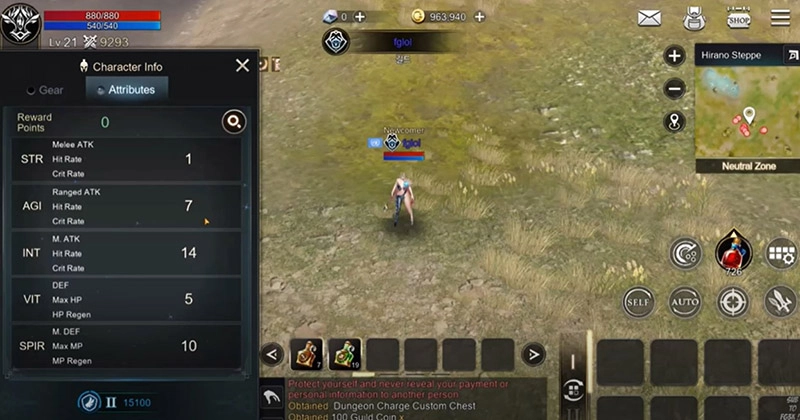
Task: Open the mail envelope icon
Action: (650, 18)
